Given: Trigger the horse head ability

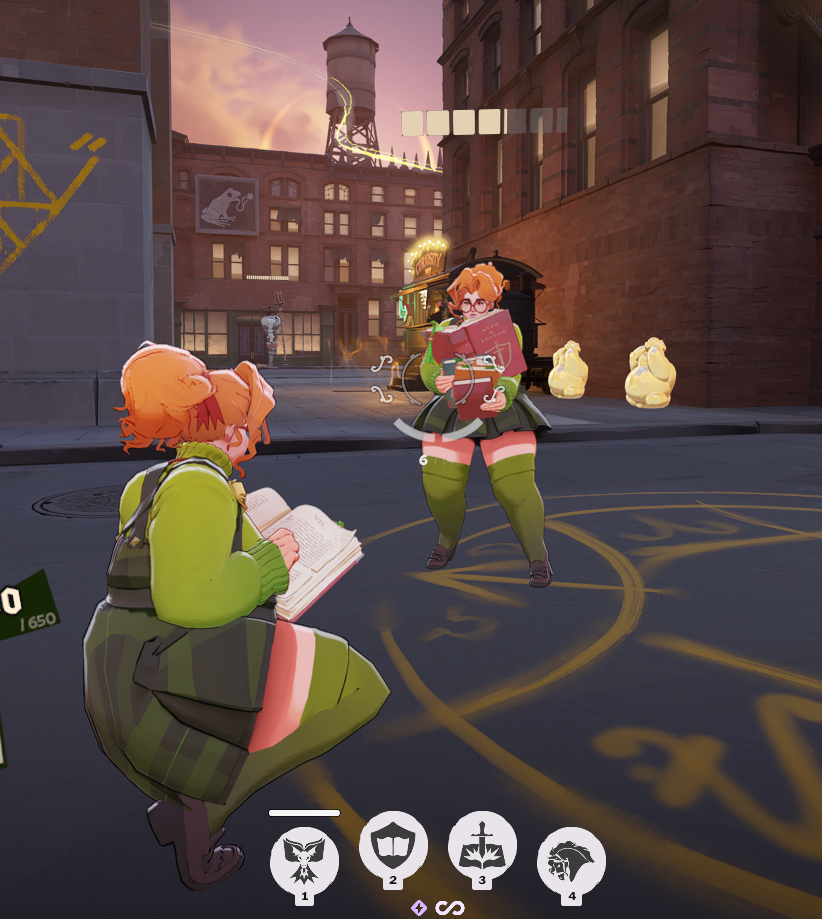Looking at the screenshot, I should pos(571,858).
